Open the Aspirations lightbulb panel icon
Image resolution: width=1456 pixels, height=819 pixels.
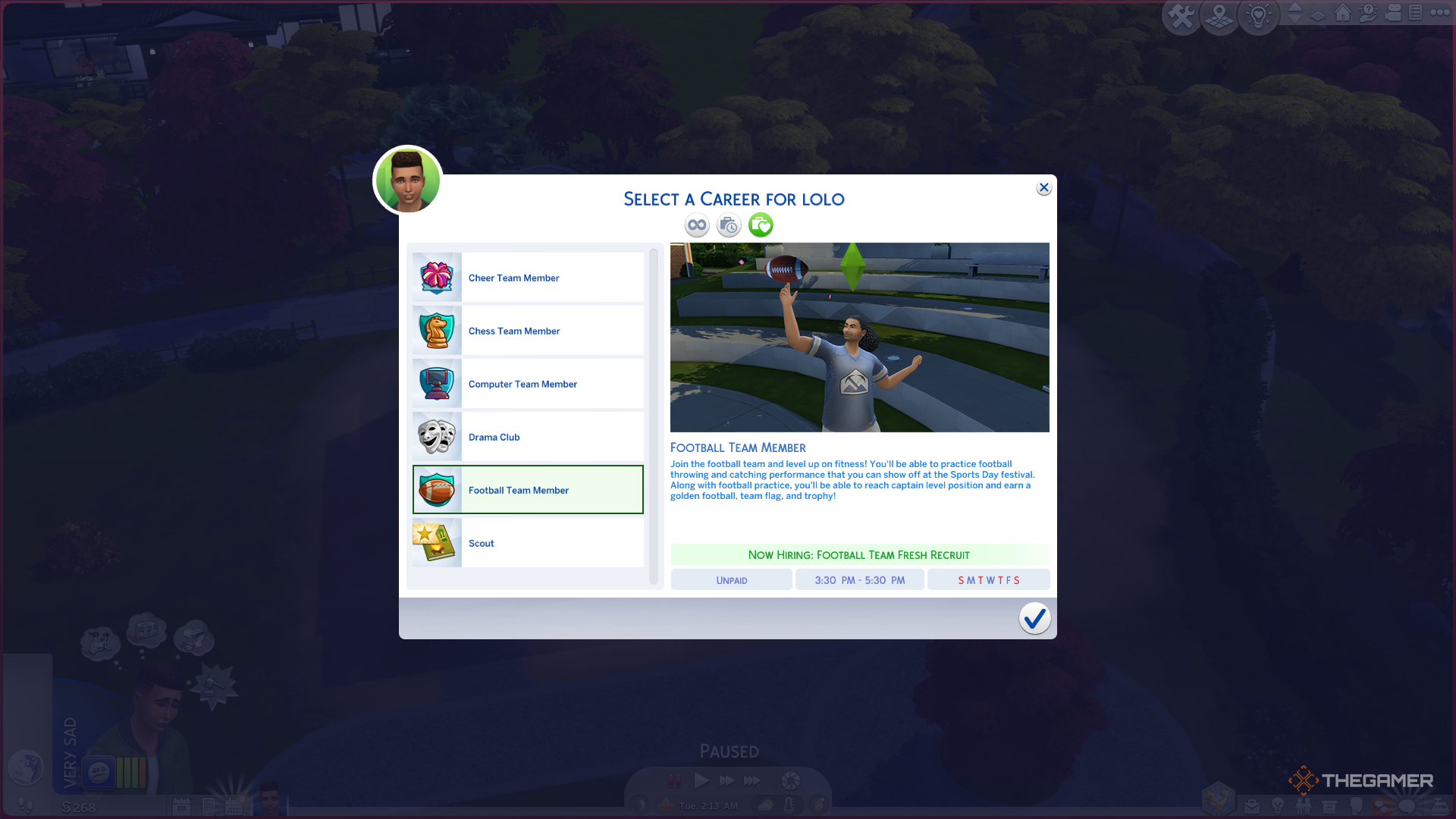tap(1278, 806)
